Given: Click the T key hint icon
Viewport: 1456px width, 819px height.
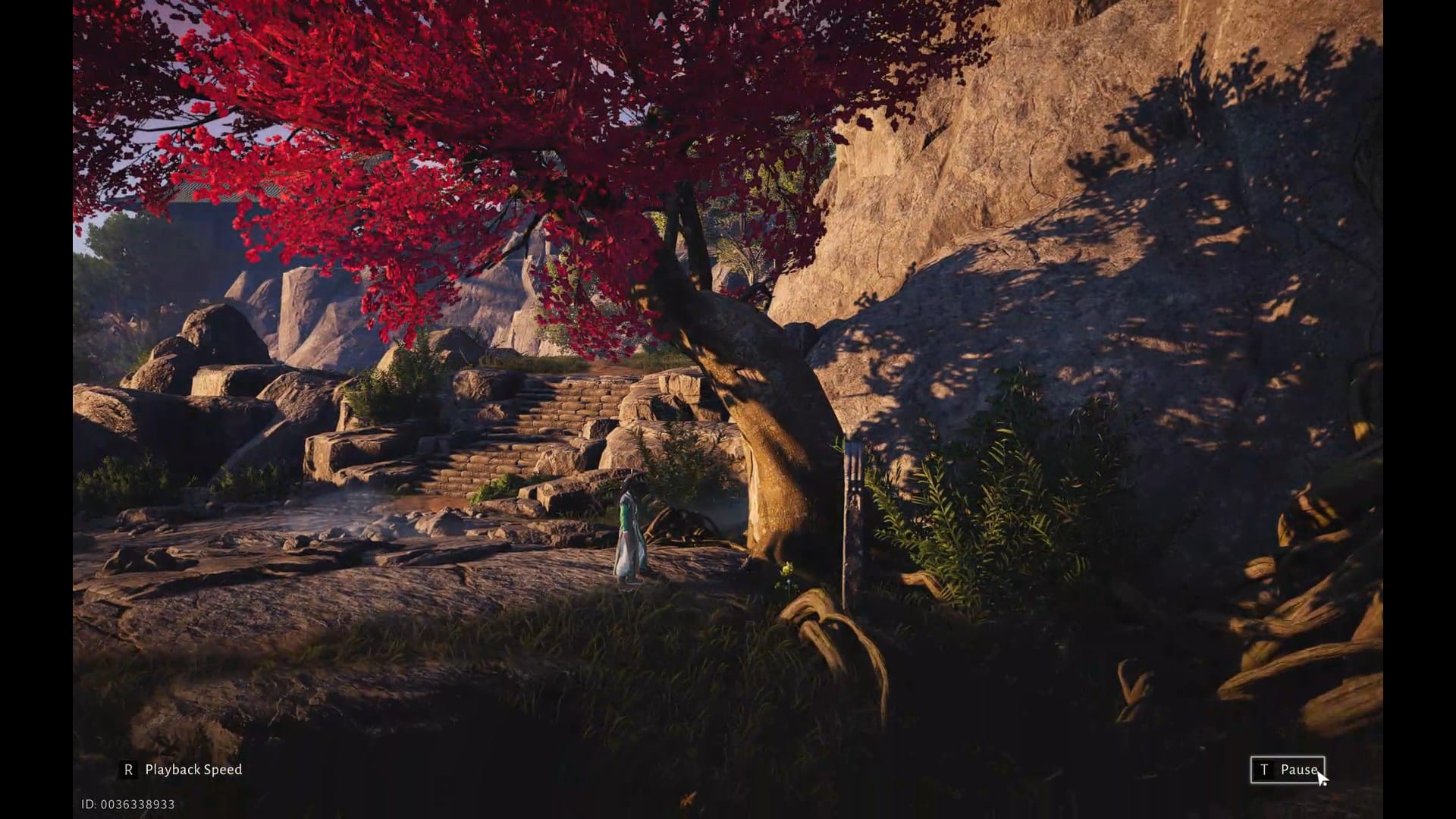Looking at the screenshot, I should click(1263, 769).
